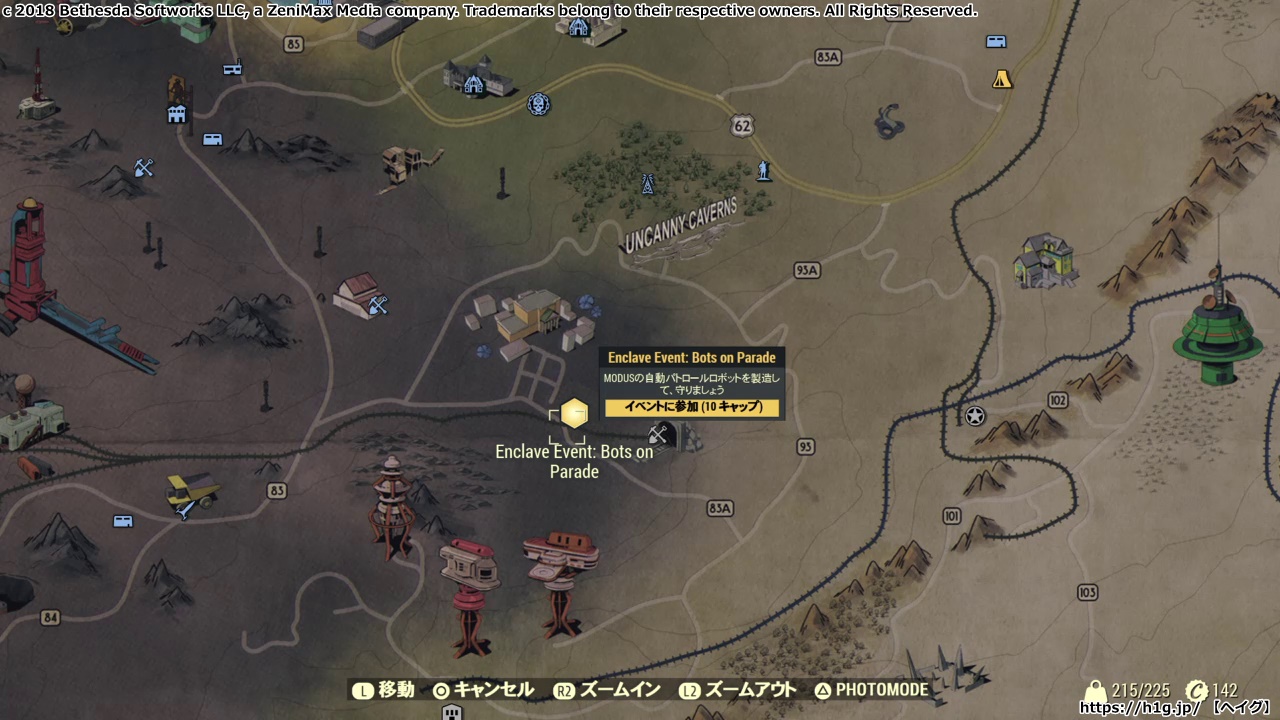Select the mine marker beside the event tooltip

(659, 434)
